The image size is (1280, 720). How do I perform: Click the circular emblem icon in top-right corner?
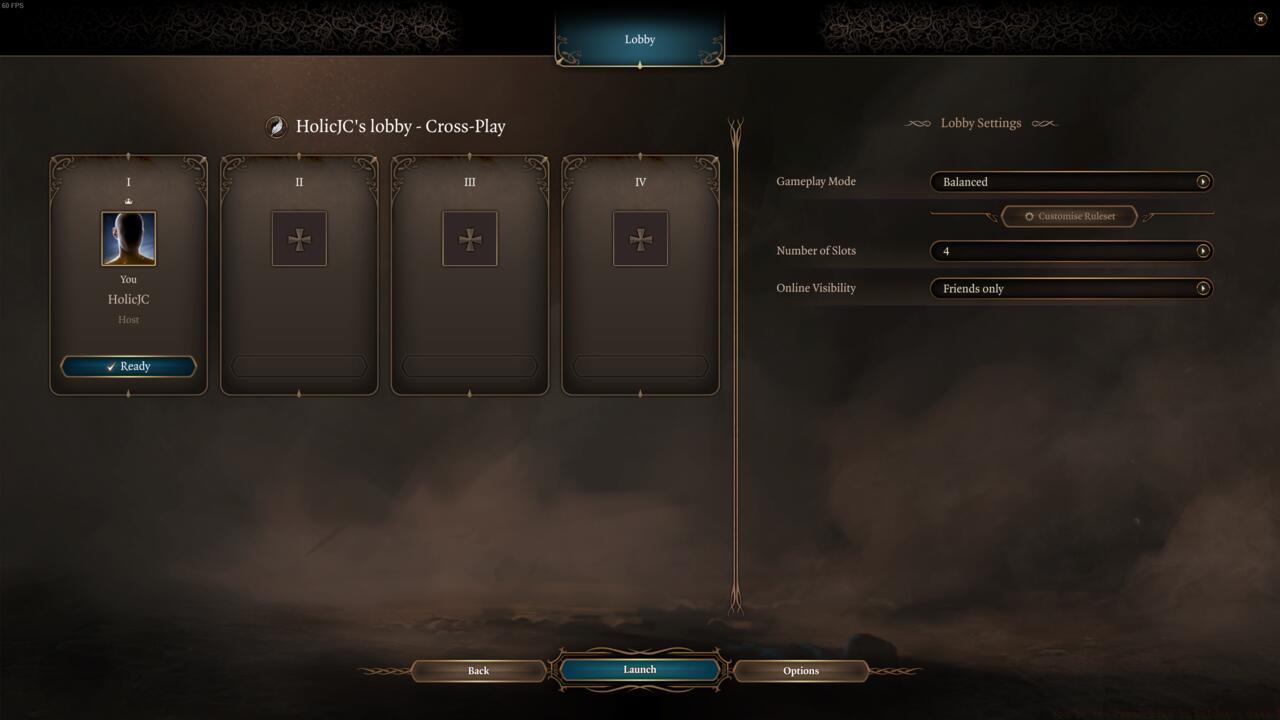pos(1261,18)
